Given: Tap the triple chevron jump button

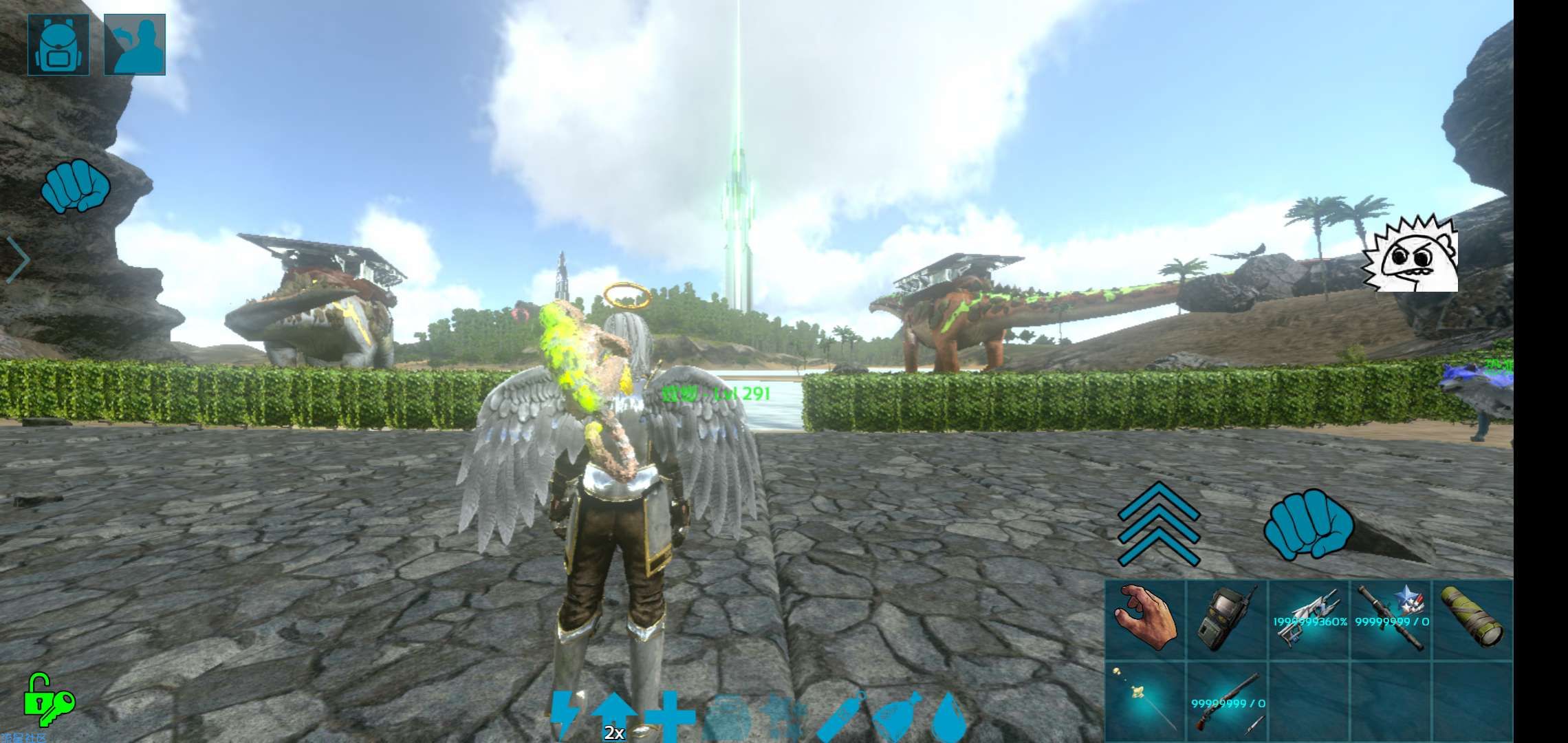Looking at the screenshot, I should point(1158,524).
